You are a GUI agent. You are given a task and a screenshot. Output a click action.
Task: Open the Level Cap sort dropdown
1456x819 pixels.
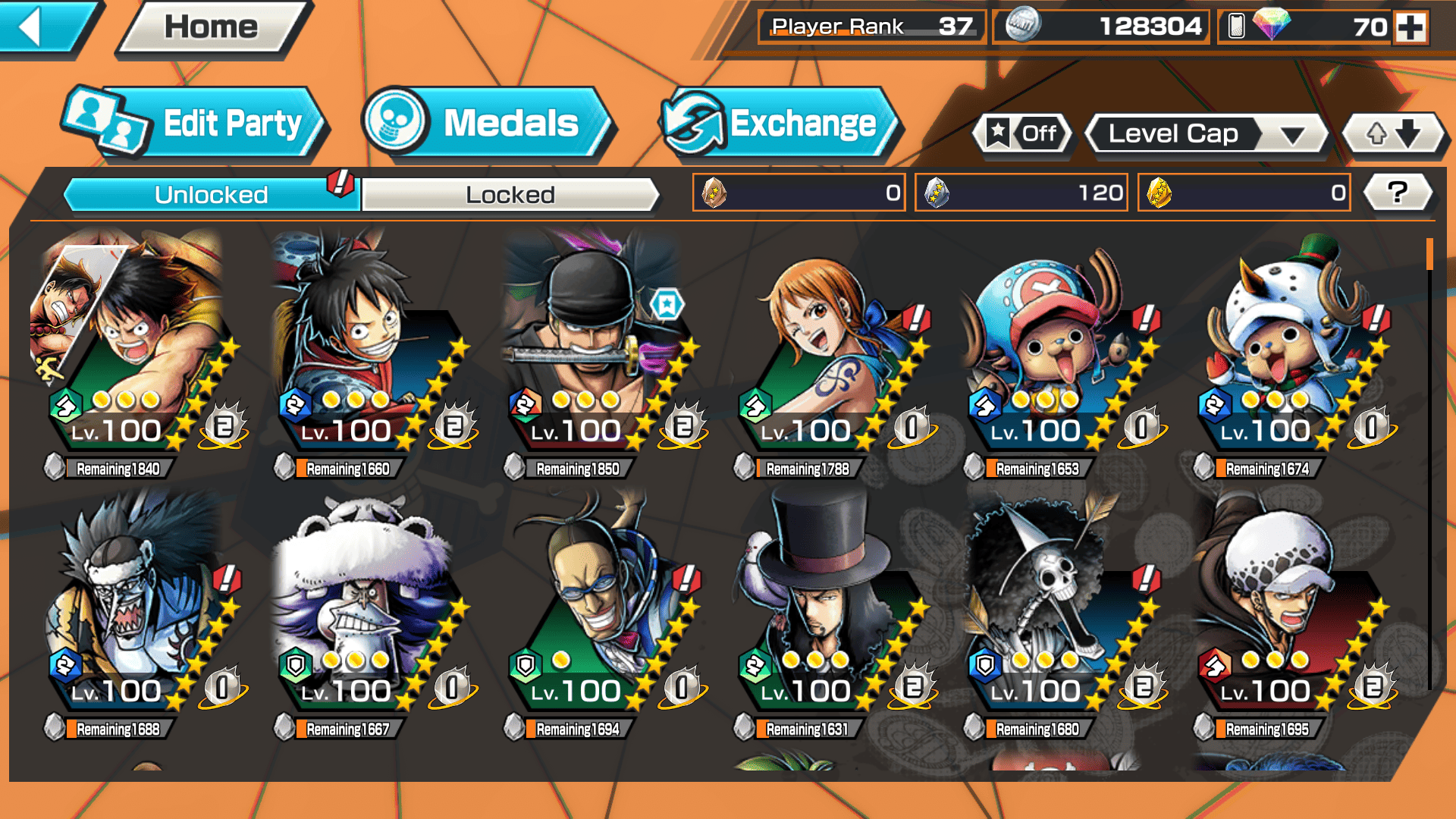click(1207, 134)
